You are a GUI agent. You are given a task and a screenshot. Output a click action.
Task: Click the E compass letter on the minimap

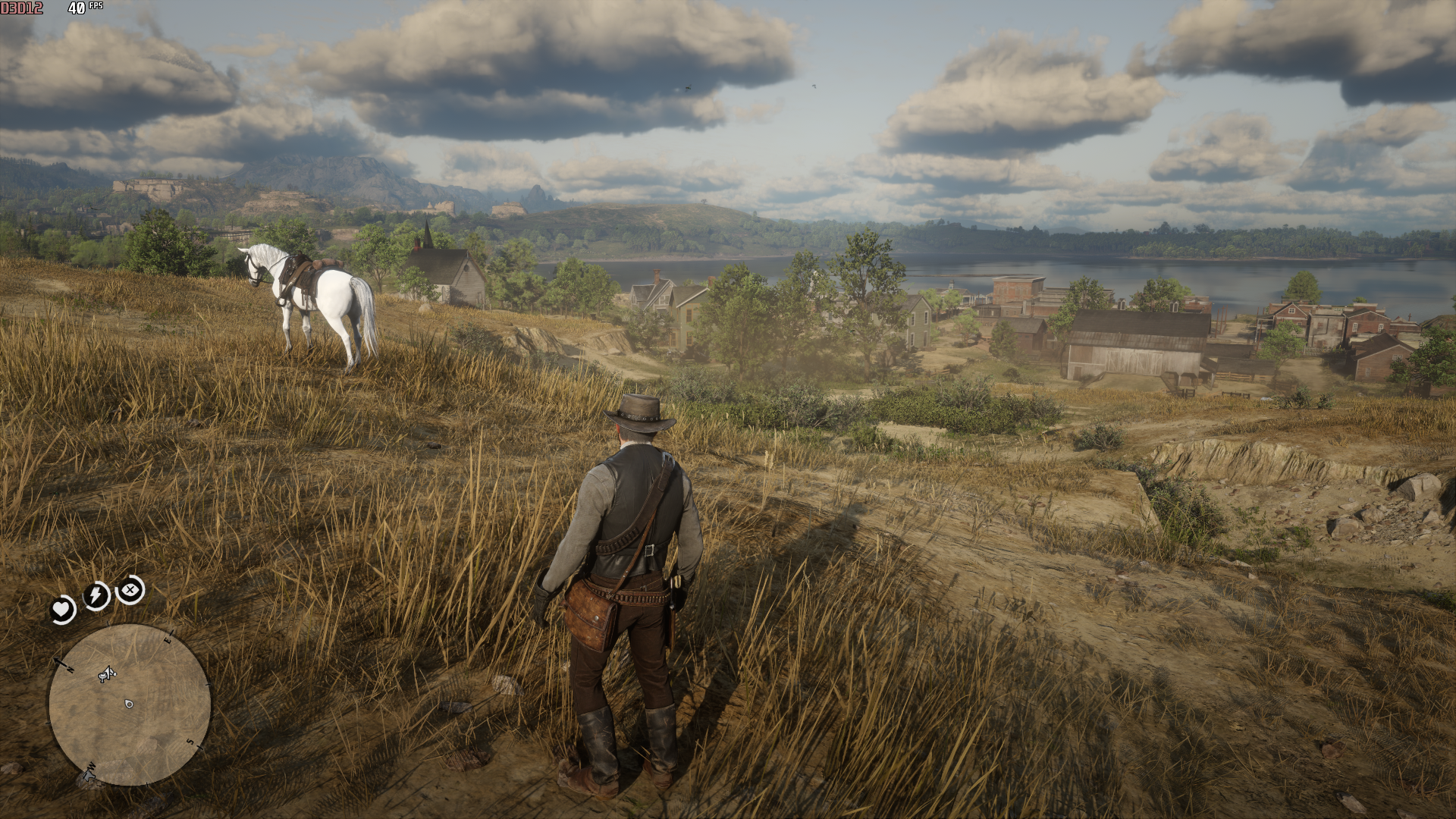coord(168,639)
